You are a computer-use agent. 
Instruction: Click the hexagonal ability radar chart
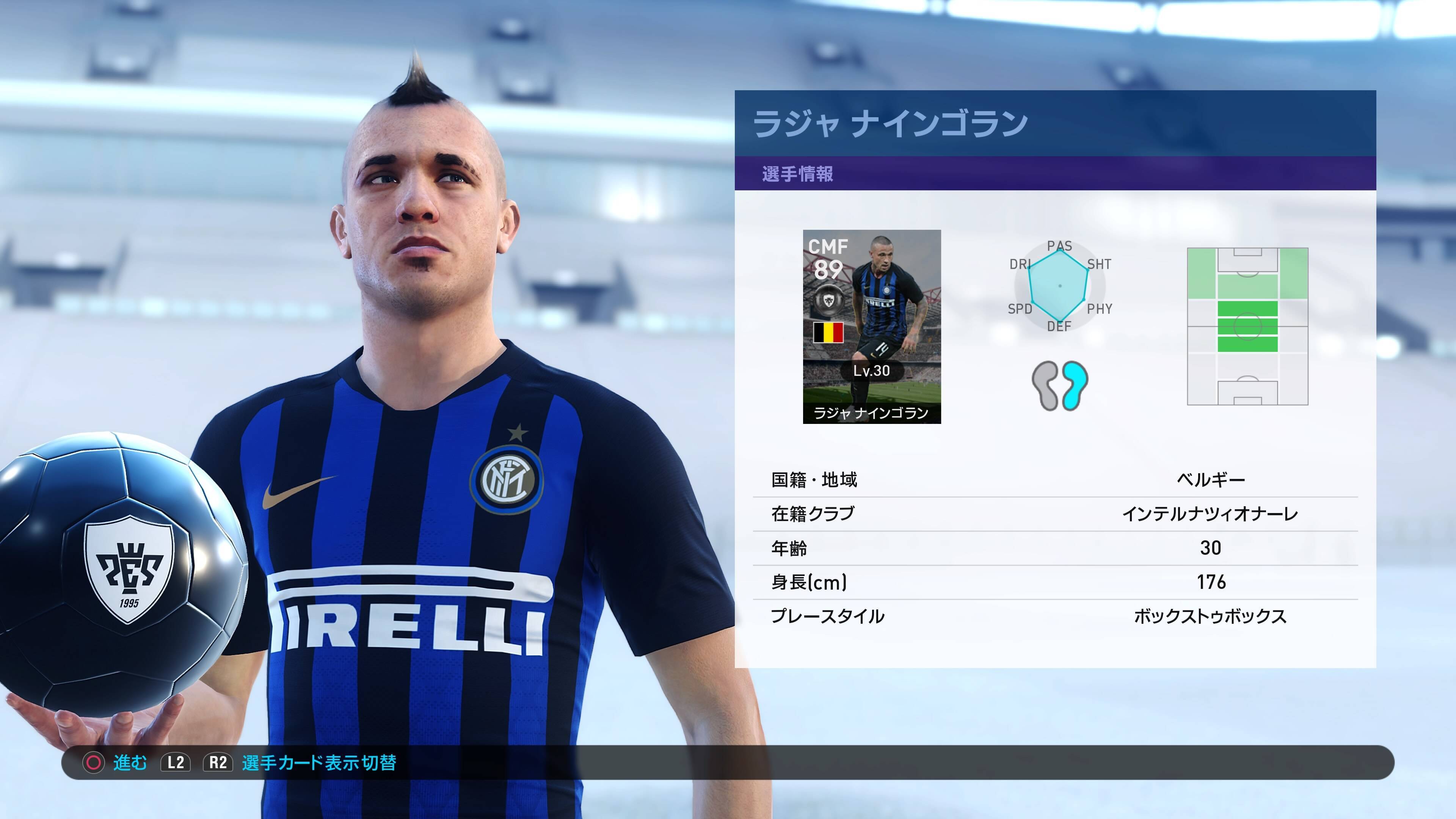(x=1059, y=286)
